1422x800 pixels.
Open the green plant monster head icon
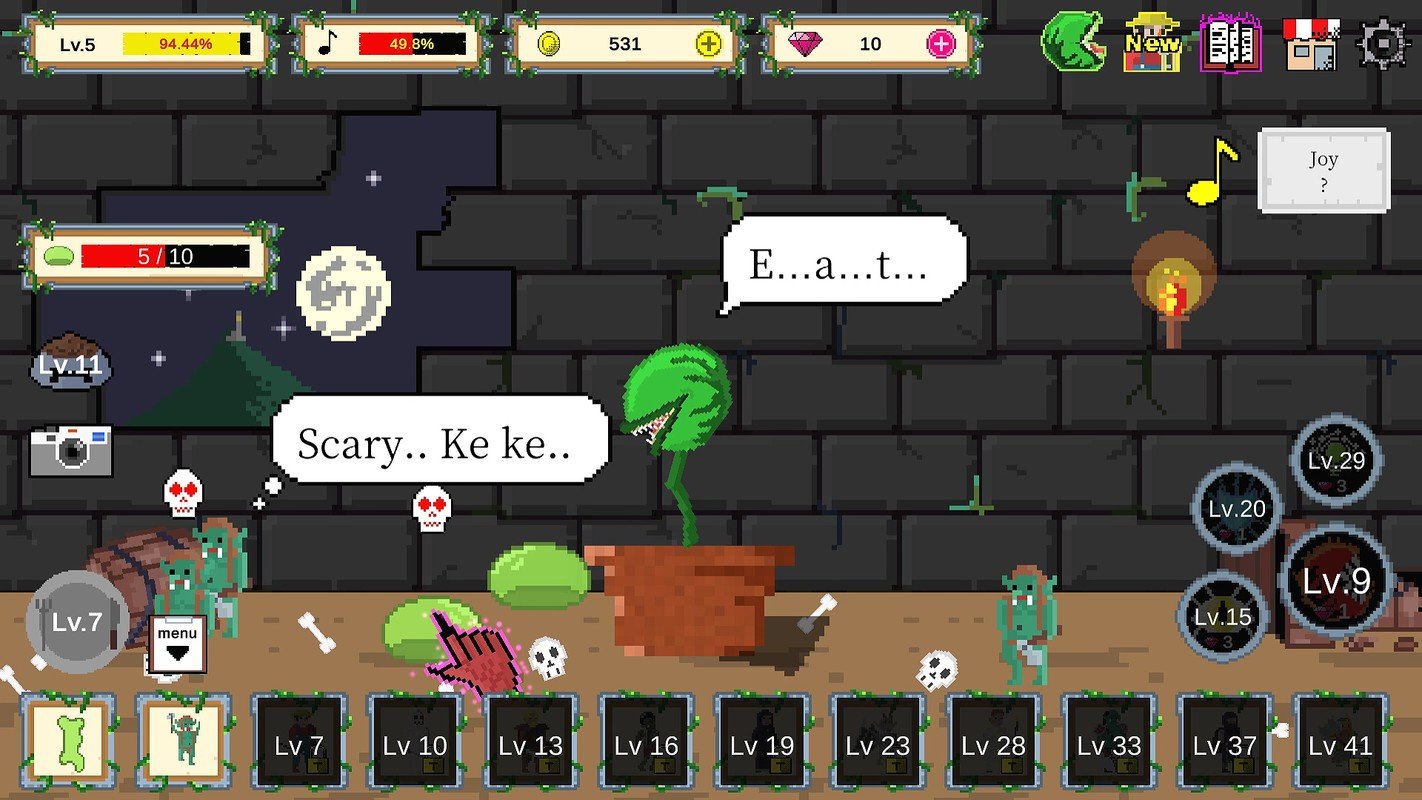tap(1074, 42)
